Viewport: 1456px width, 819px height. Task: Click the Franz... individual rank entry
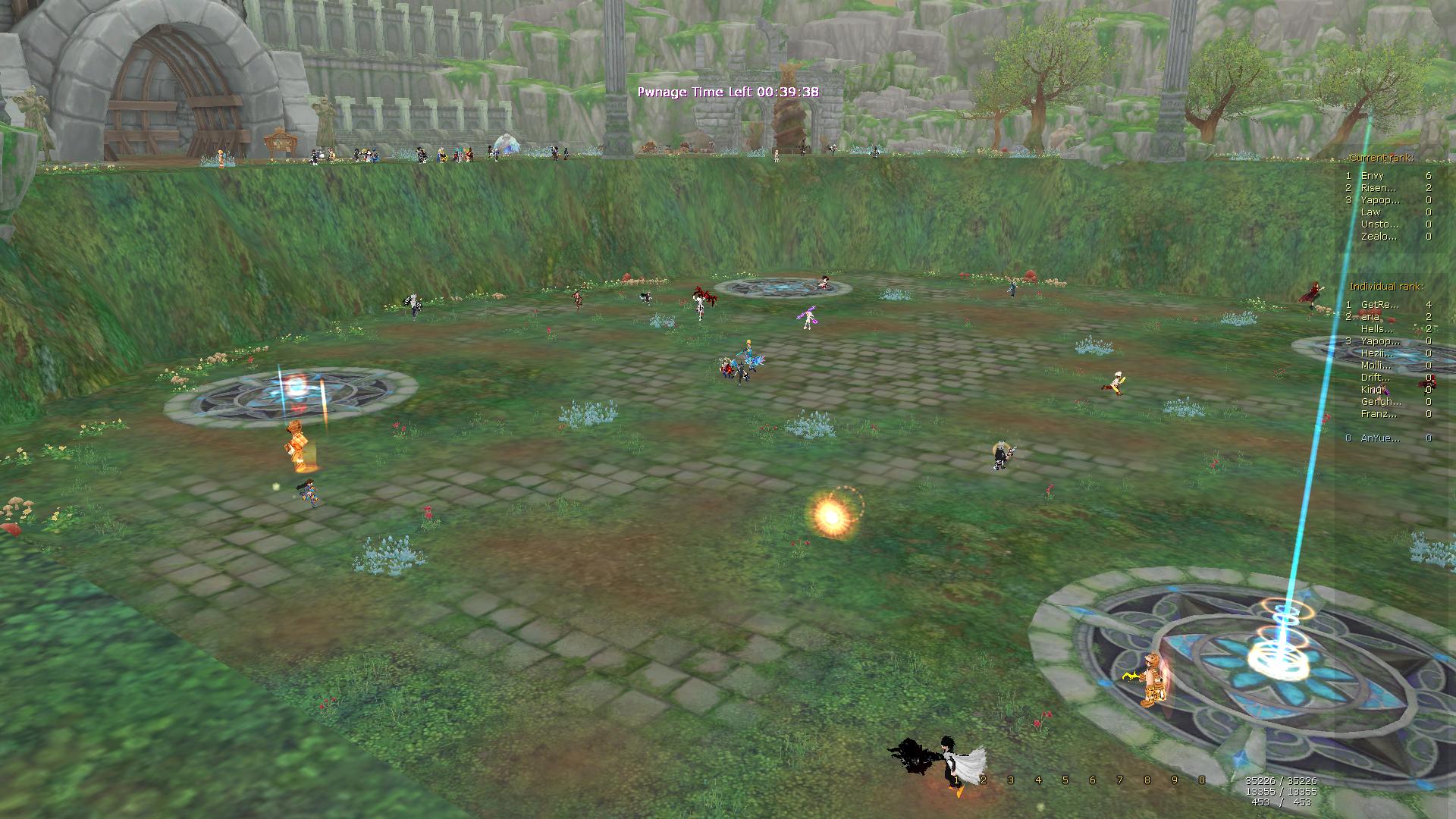pyautogui.click(x=1379, y=413)
